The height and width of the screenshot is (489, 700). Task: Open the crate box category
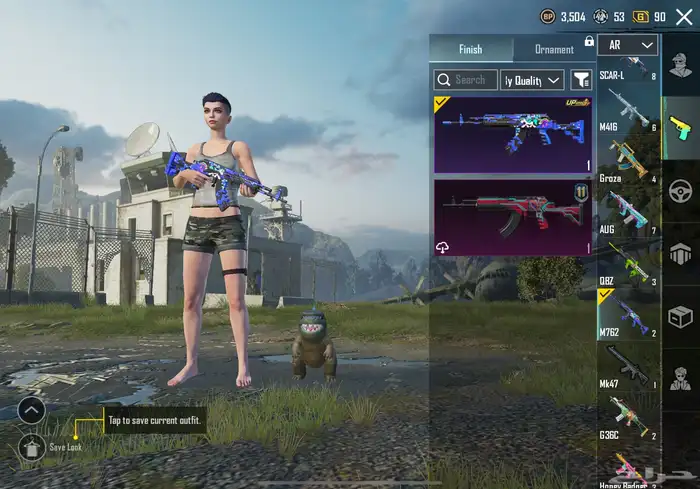[x=681, y=317]
